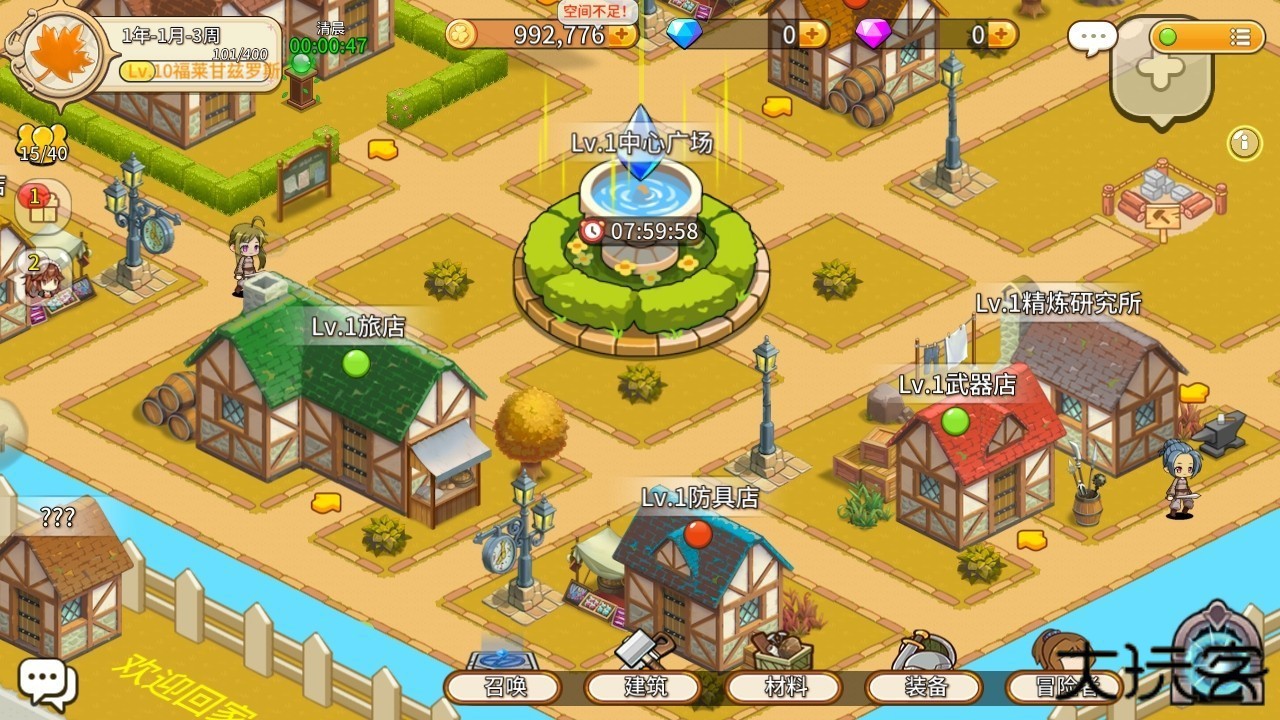Select the Lv.1中心广场 plaza label

click(x=642, y=143)
